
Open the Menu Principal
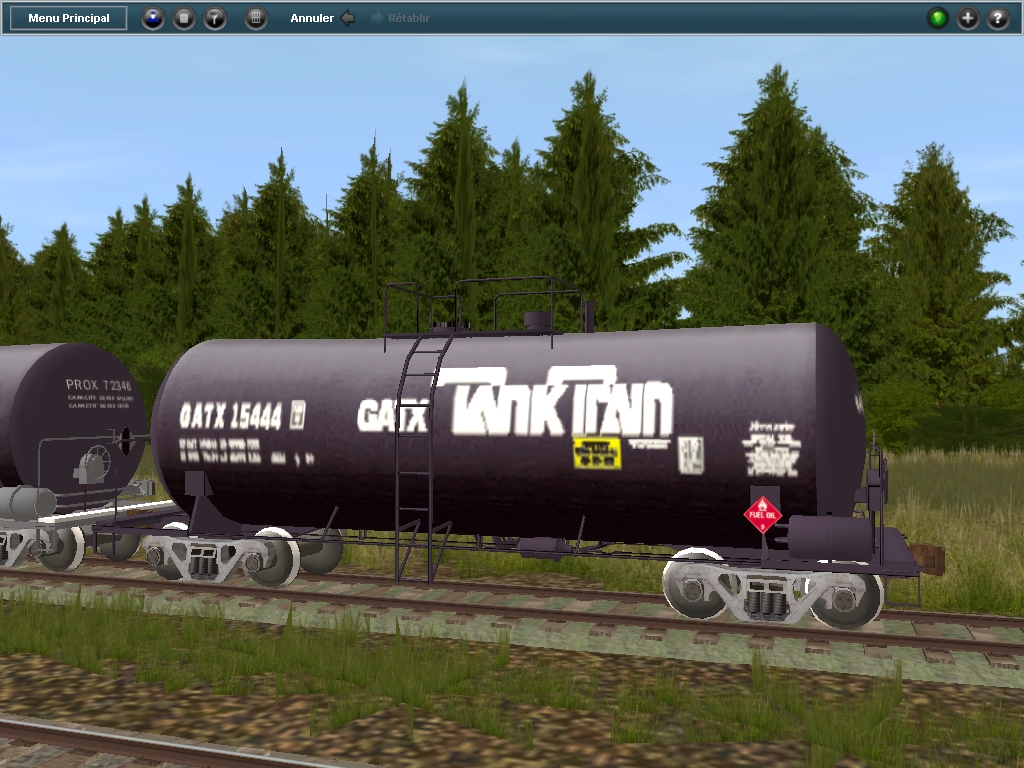pyautogui.click(x=69, y=18)
